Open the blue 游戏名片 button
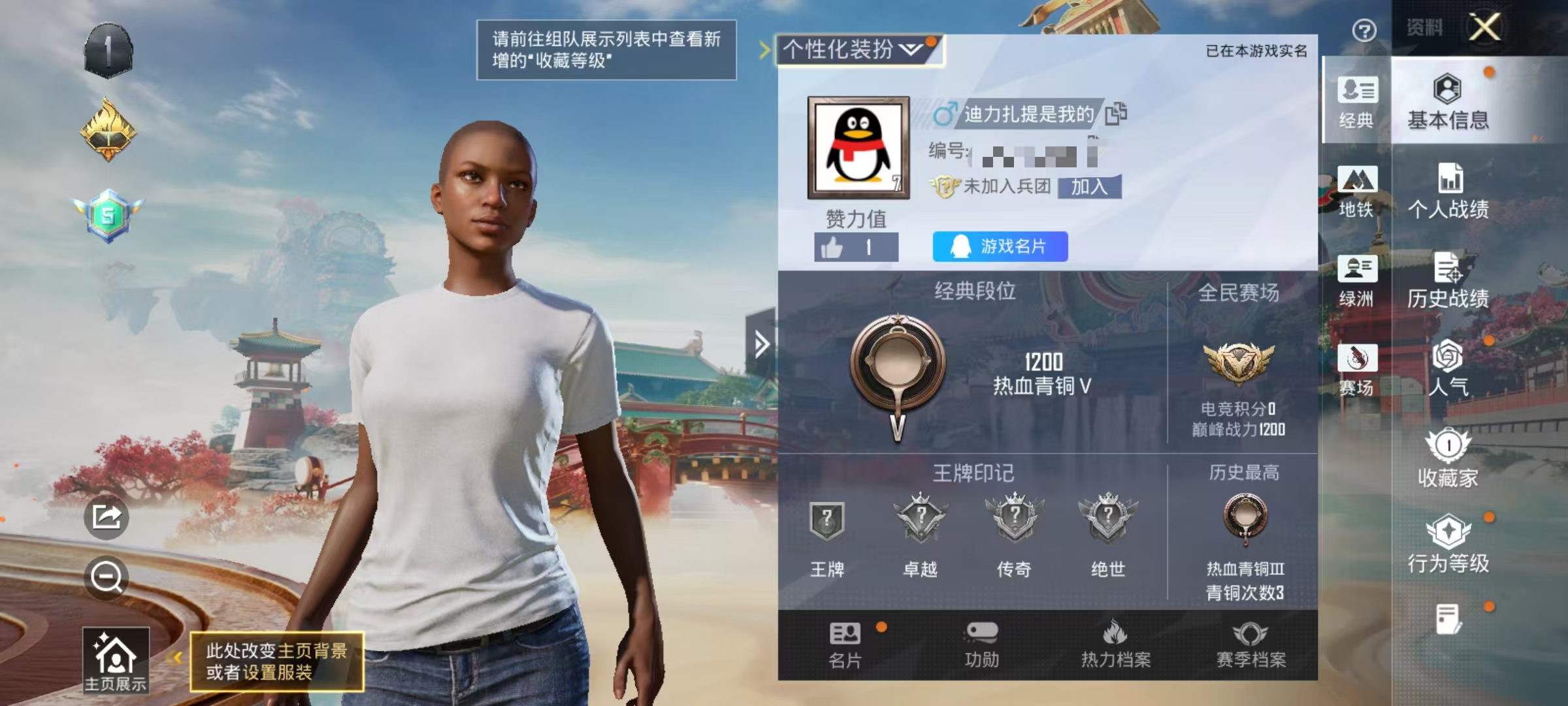The image size is (1568, 706). coord(1000,247)
